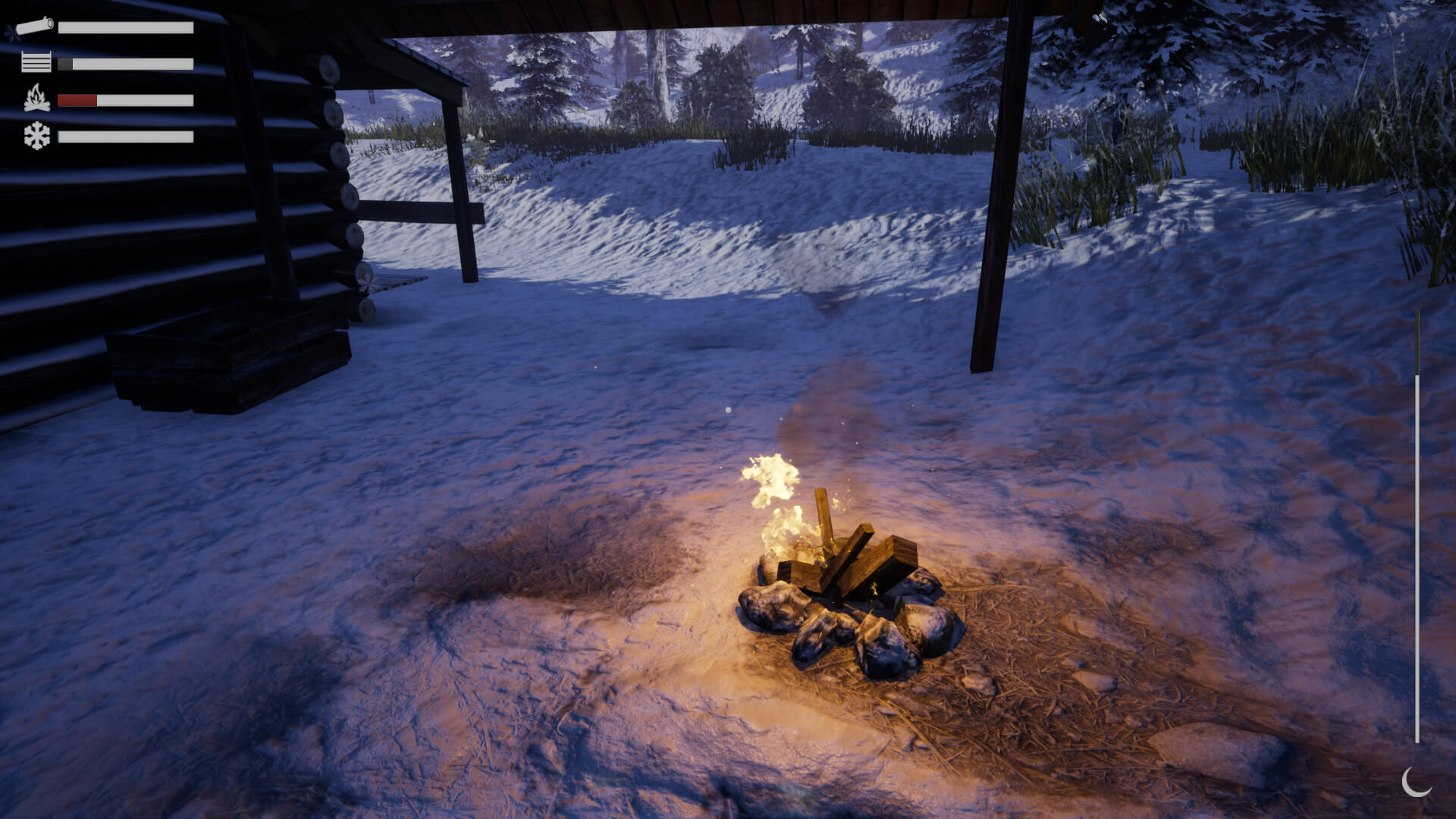This screenshot has width=1456, height=819.
Task: Click the stacked rations supply icon
Action: click(35, 62)
